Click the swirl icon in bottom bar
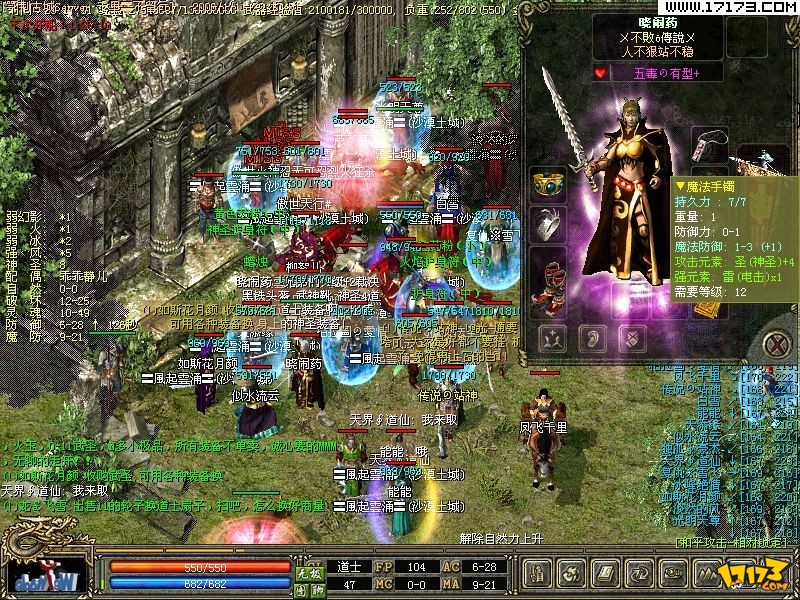 571,574
